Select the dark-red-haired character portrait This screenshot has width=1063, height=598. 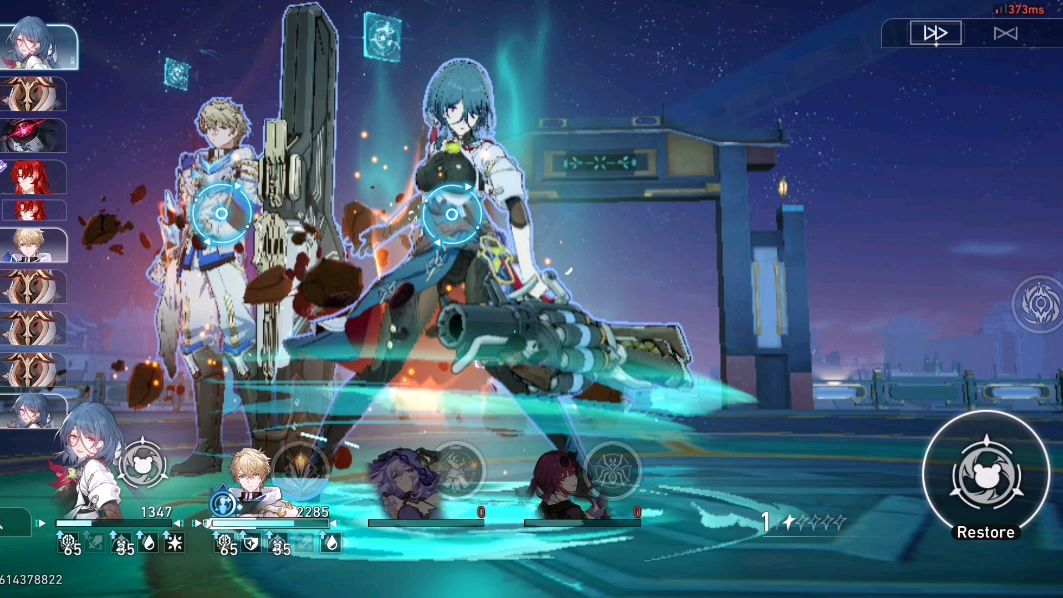click(558, 480)
